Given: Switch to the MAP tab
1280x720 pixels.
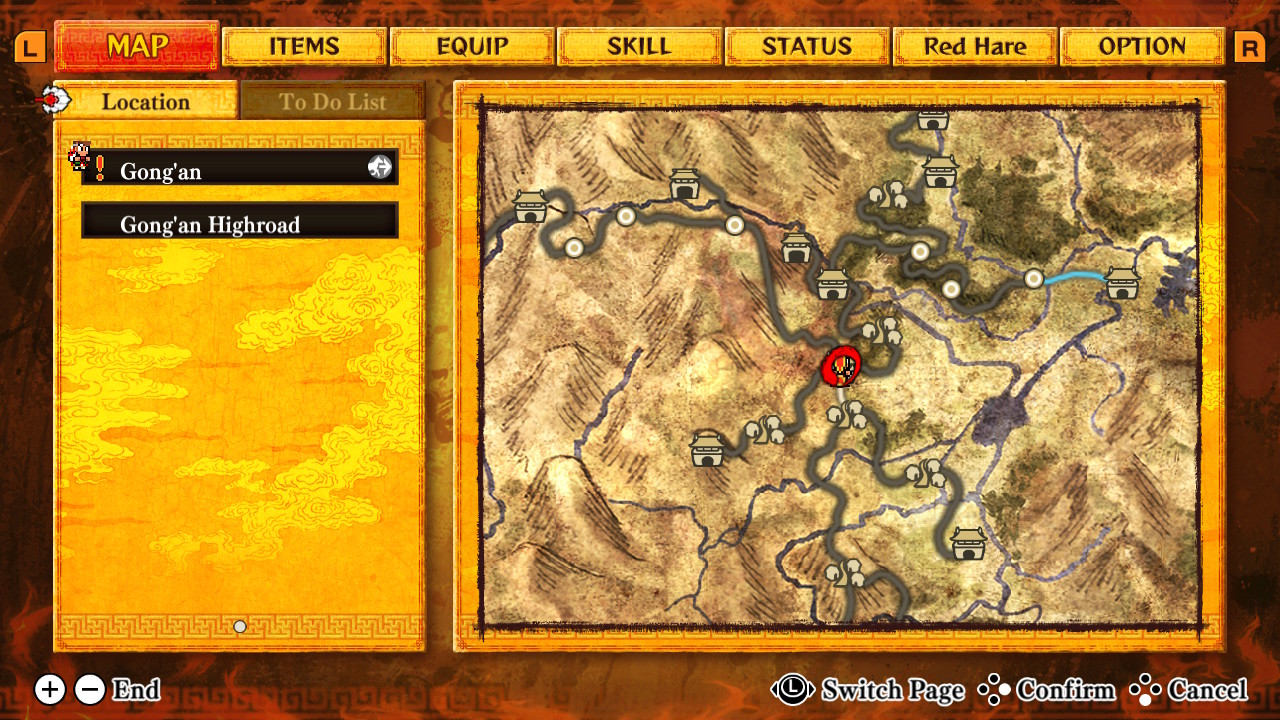Looking at the screenshot, I should click(137, 46).
